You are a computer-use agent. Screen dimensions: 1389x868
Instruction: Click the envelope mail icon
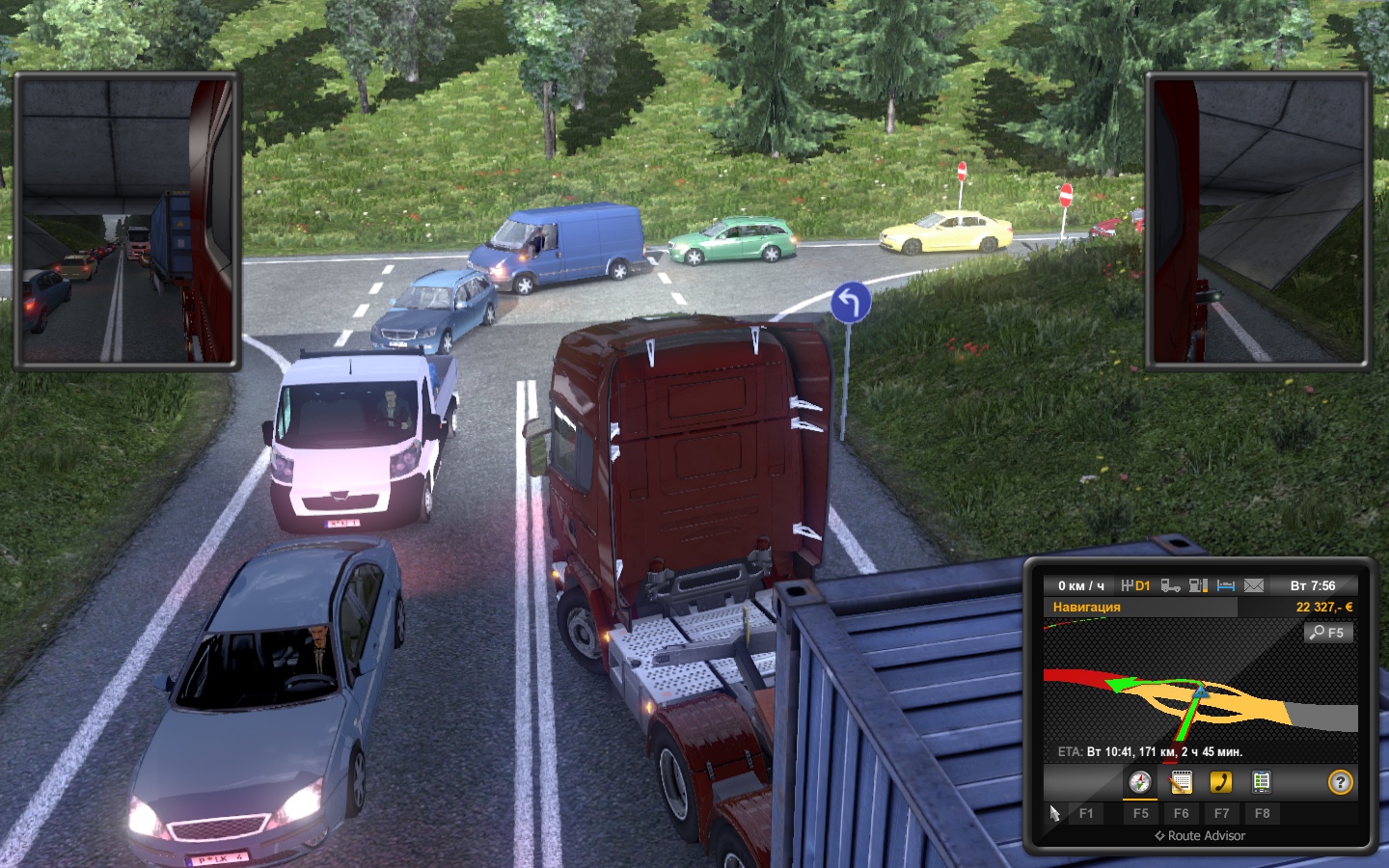tap(1254, 585)
